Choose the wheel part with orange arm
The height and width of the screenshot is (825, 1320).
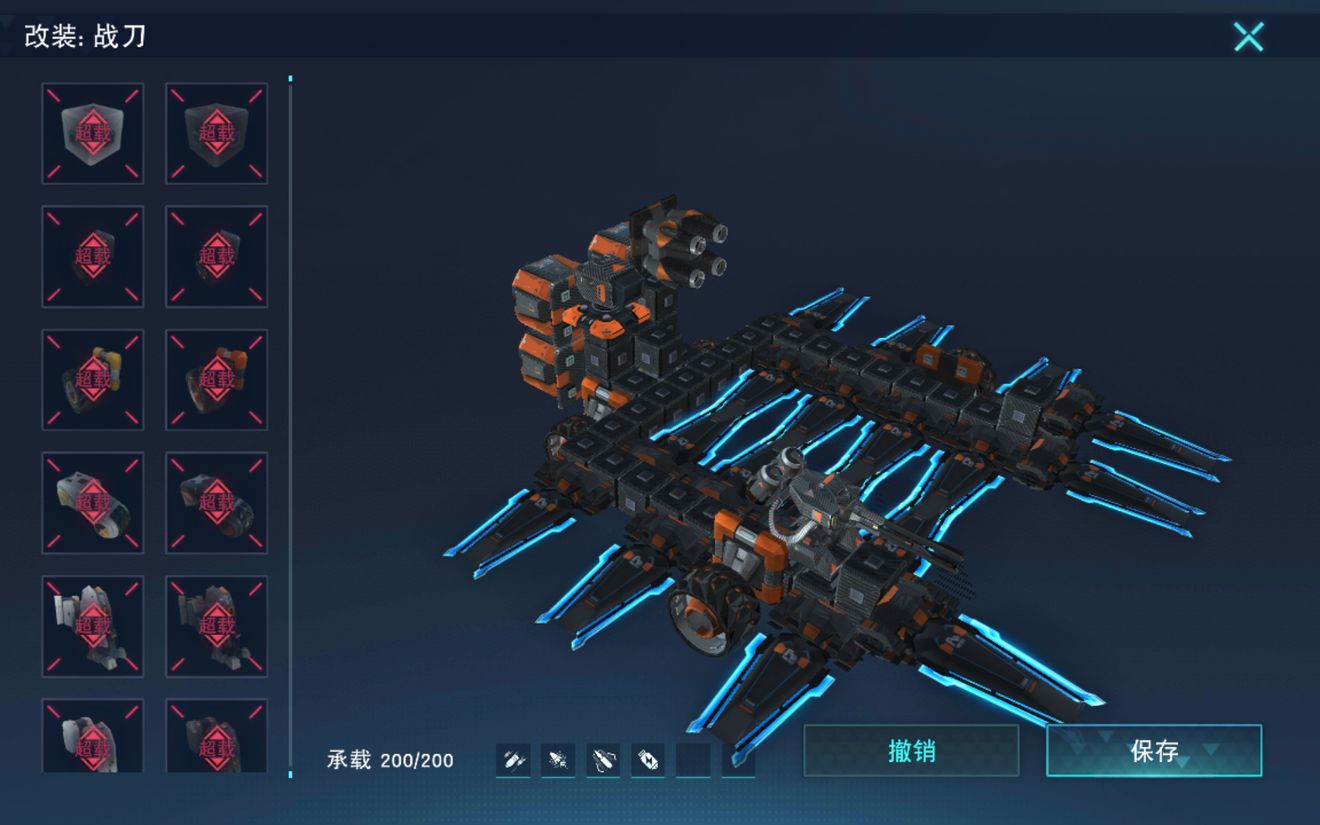point(216,380)
